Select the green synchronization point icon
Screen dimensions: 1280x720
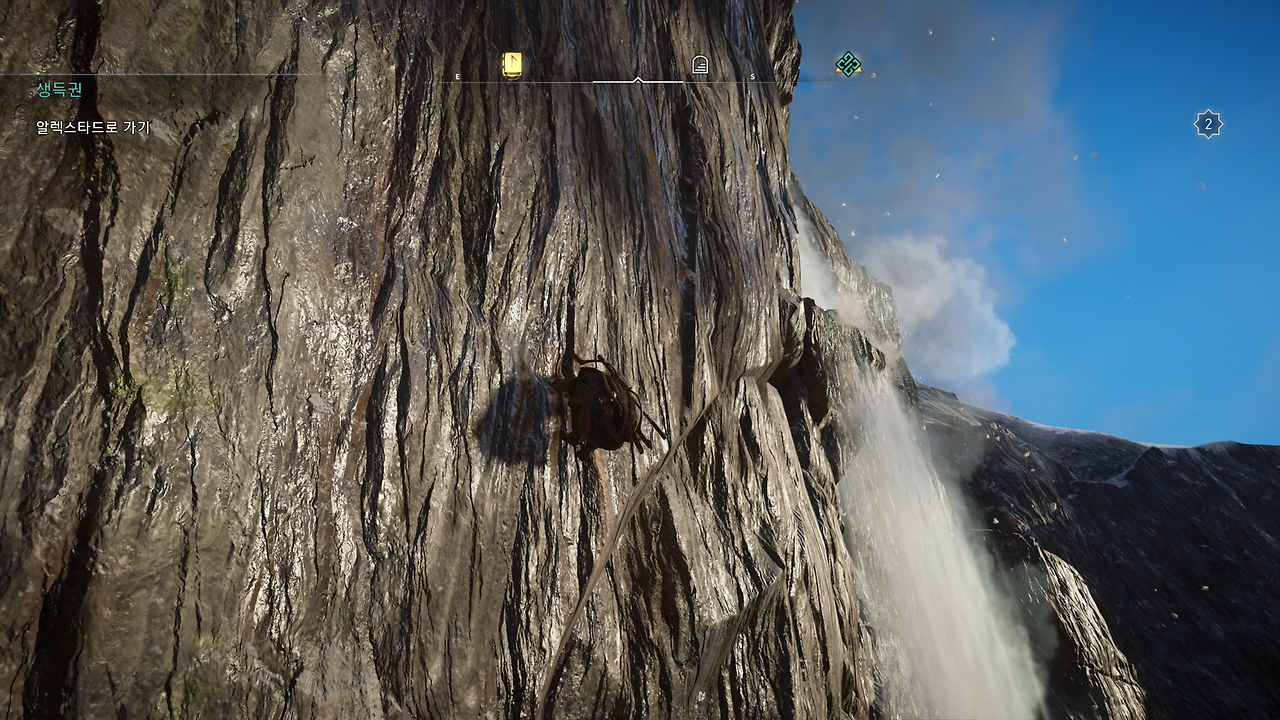[849, 63]
